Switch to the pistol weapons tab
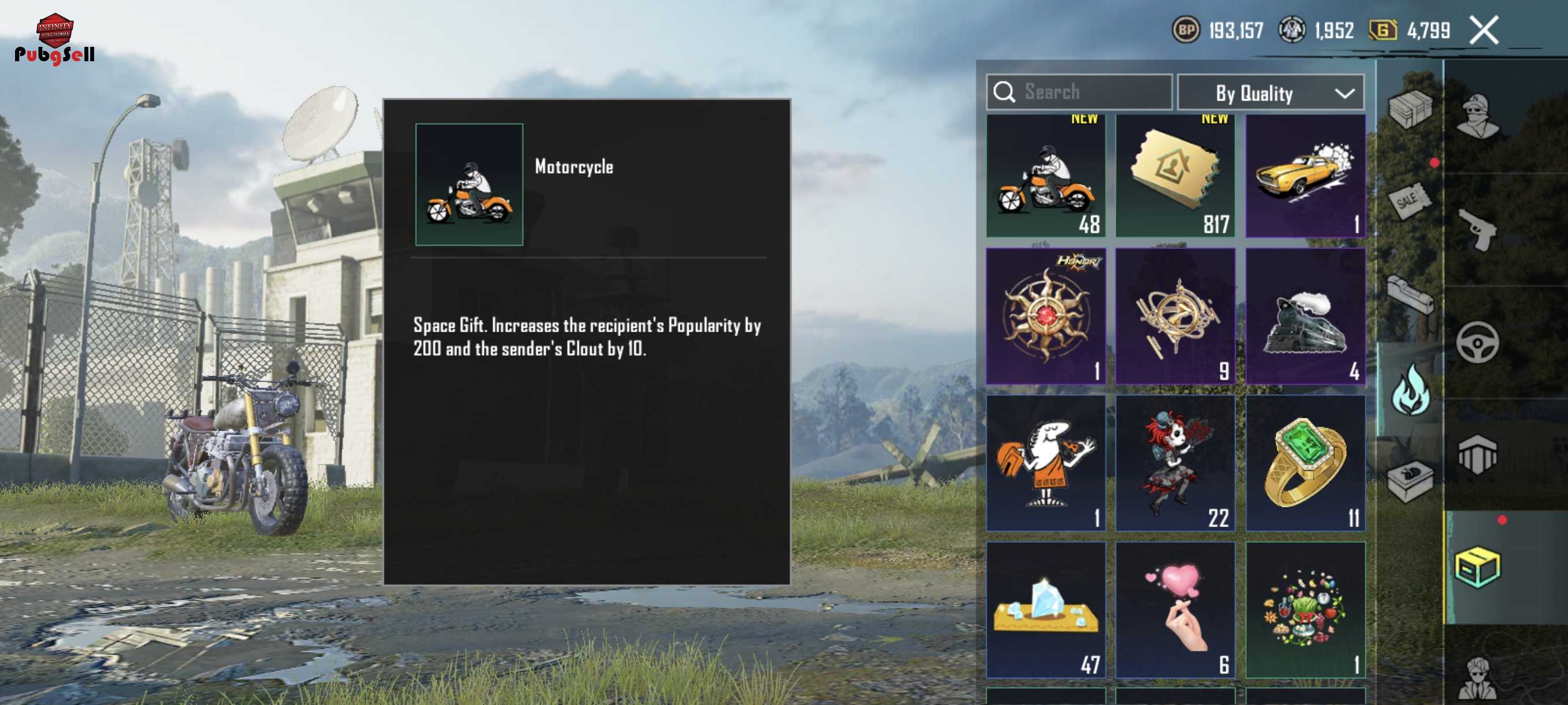The image size is (1568, 705). 1477,229
